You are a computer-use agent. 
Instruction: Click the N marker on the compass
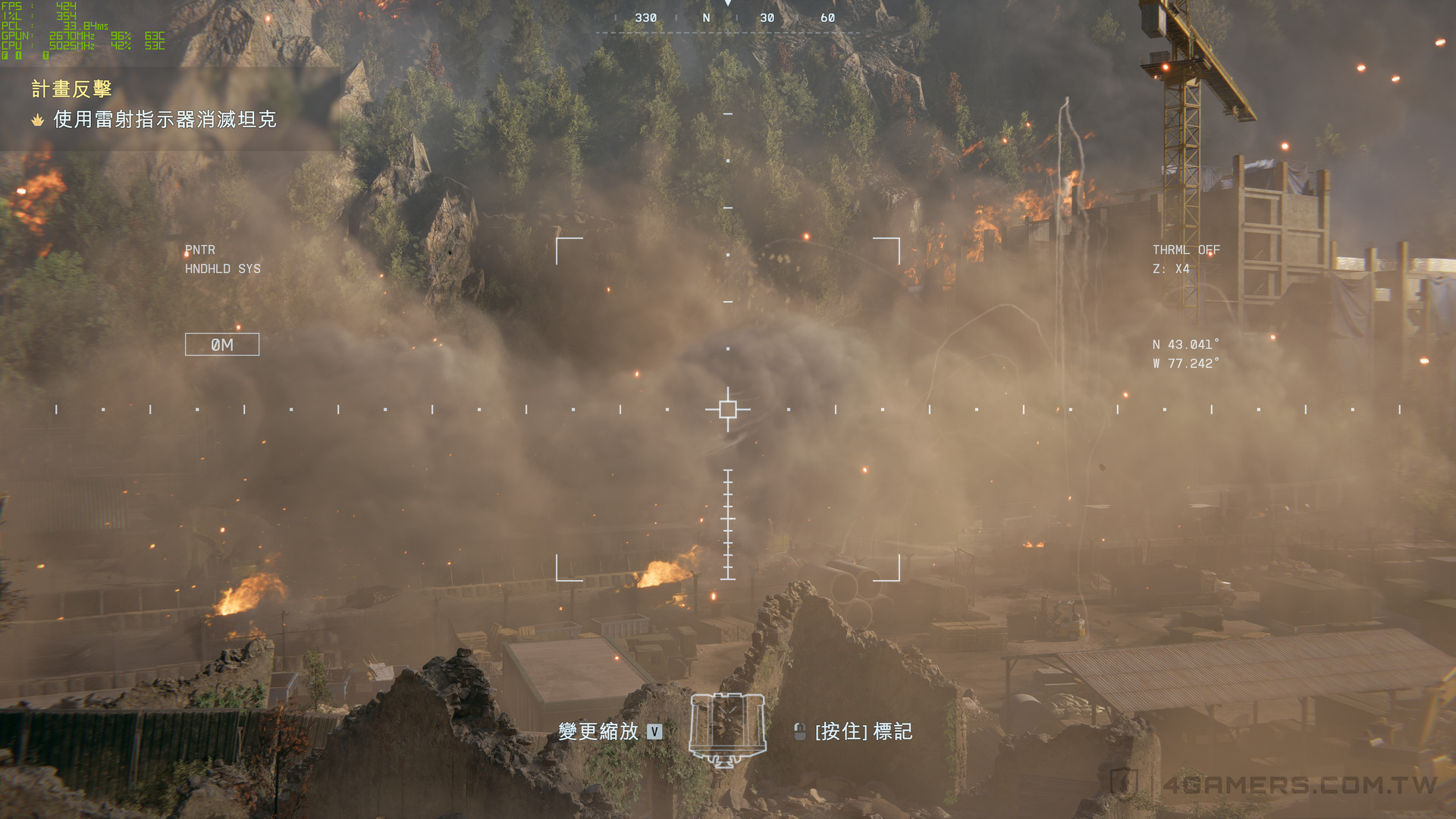706,17
